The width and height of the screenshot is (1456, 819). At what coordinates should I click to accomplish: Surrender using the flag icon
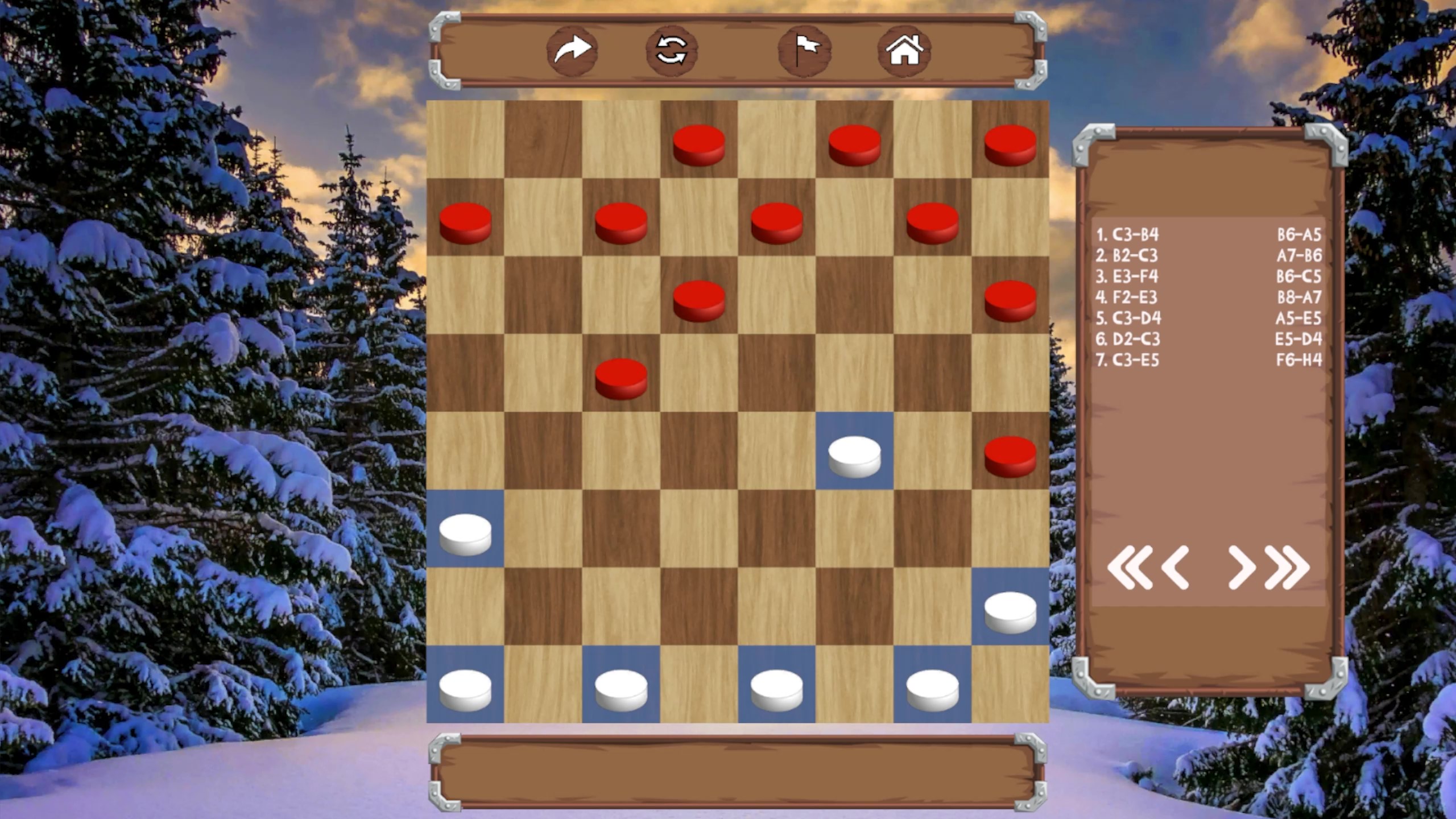coord(802,51)
